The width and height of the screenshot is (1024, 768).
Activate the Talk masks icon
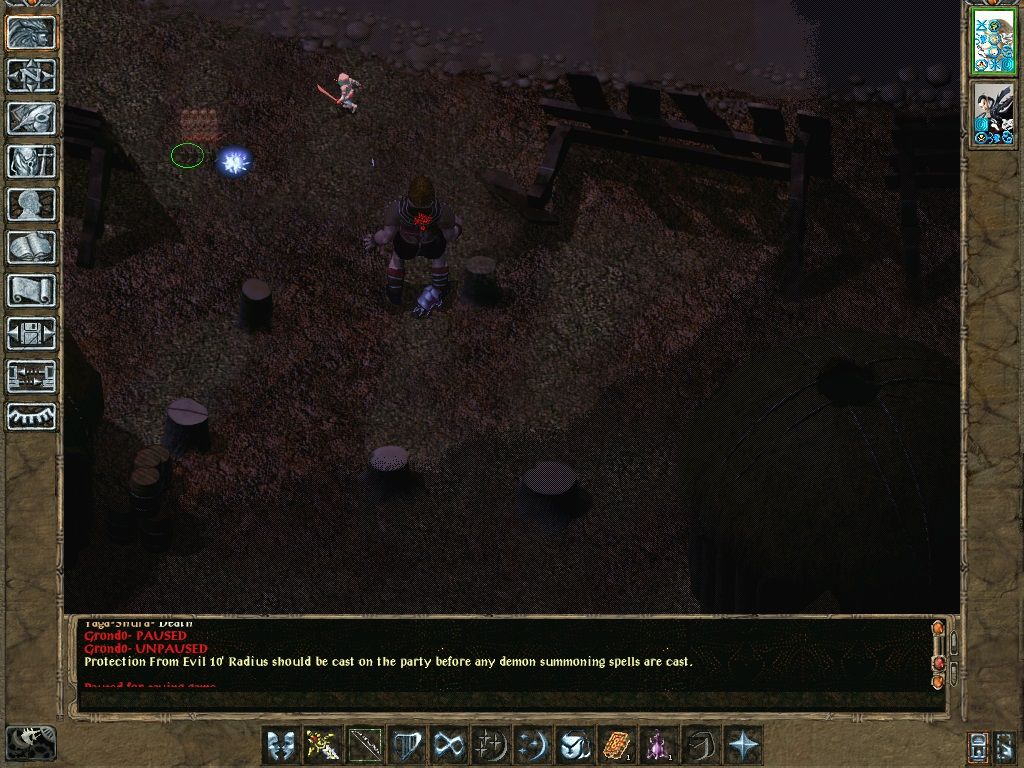(x=280, y=745)
